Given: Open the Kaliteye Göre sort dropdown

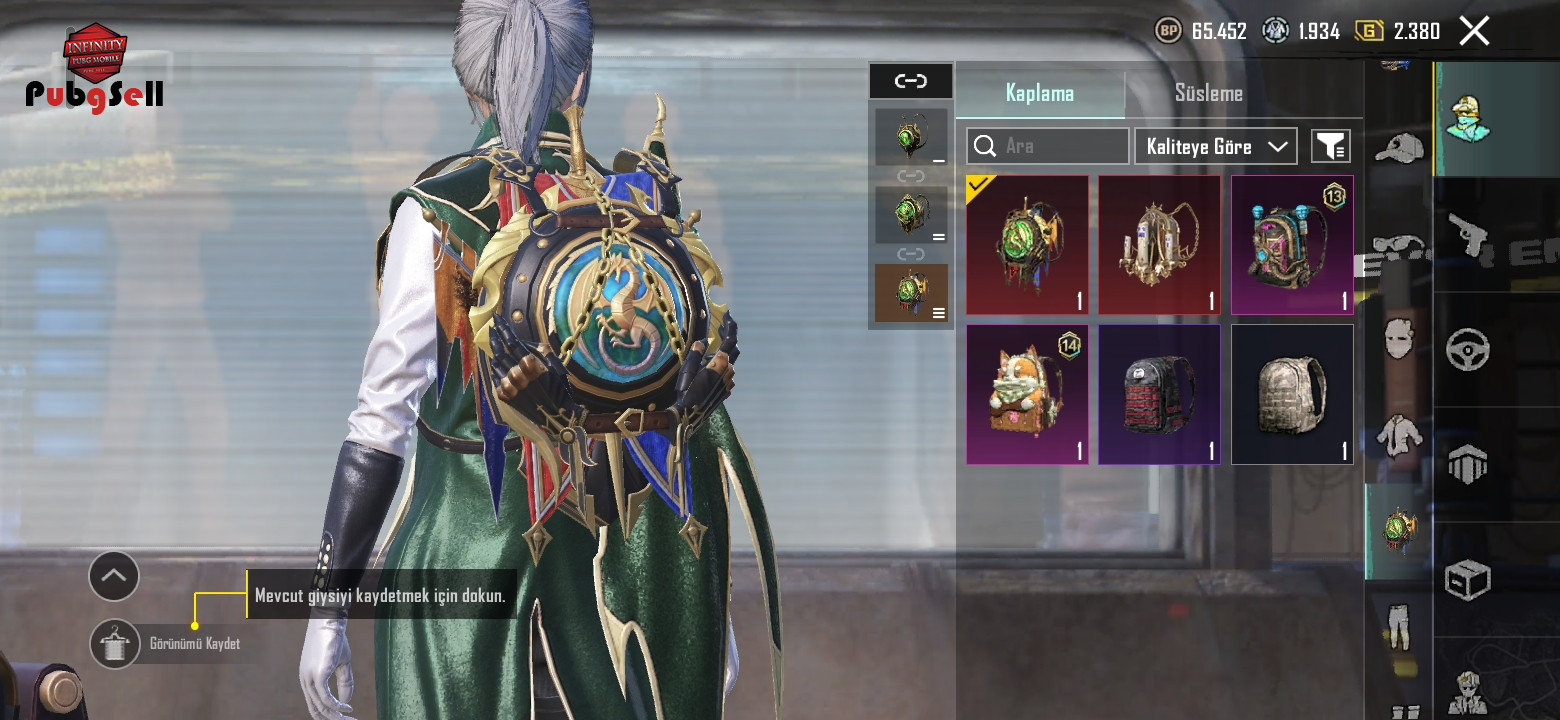Looking at the screenshot, I should 1215,146.
